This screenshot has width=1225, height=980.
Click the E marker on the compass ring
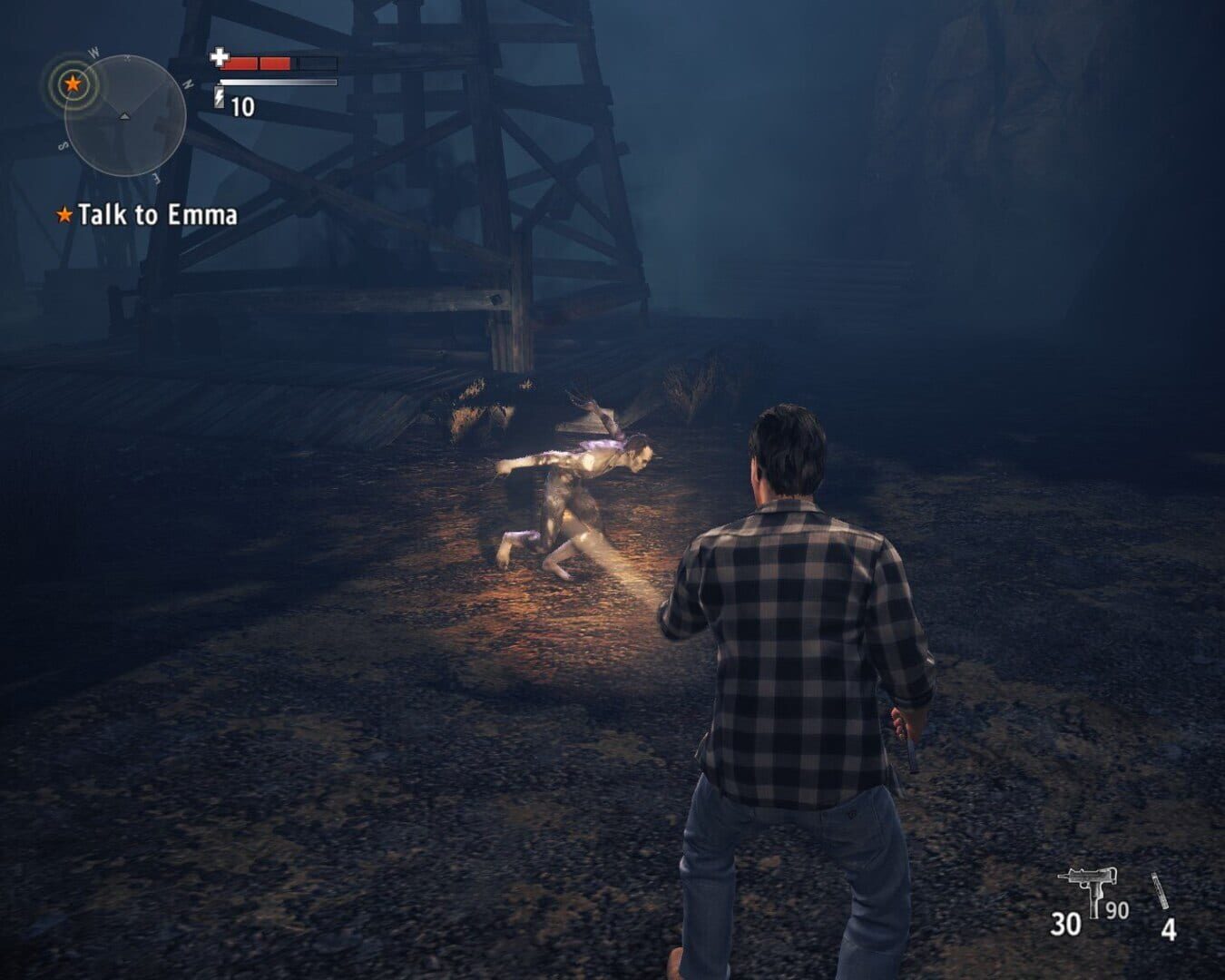tap(155, 178)
